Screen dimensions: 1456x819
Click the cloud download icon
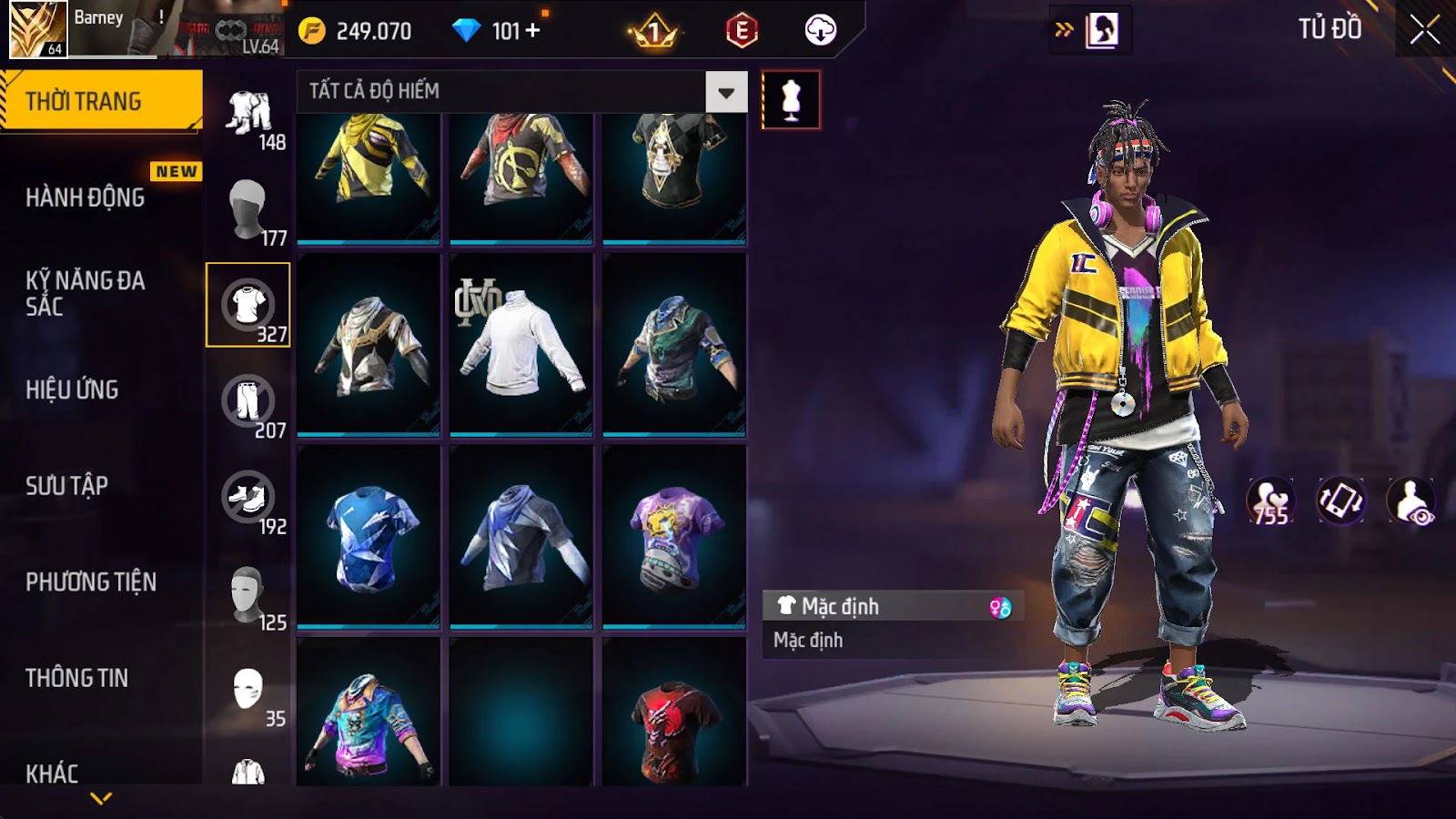tap(820, 31)
